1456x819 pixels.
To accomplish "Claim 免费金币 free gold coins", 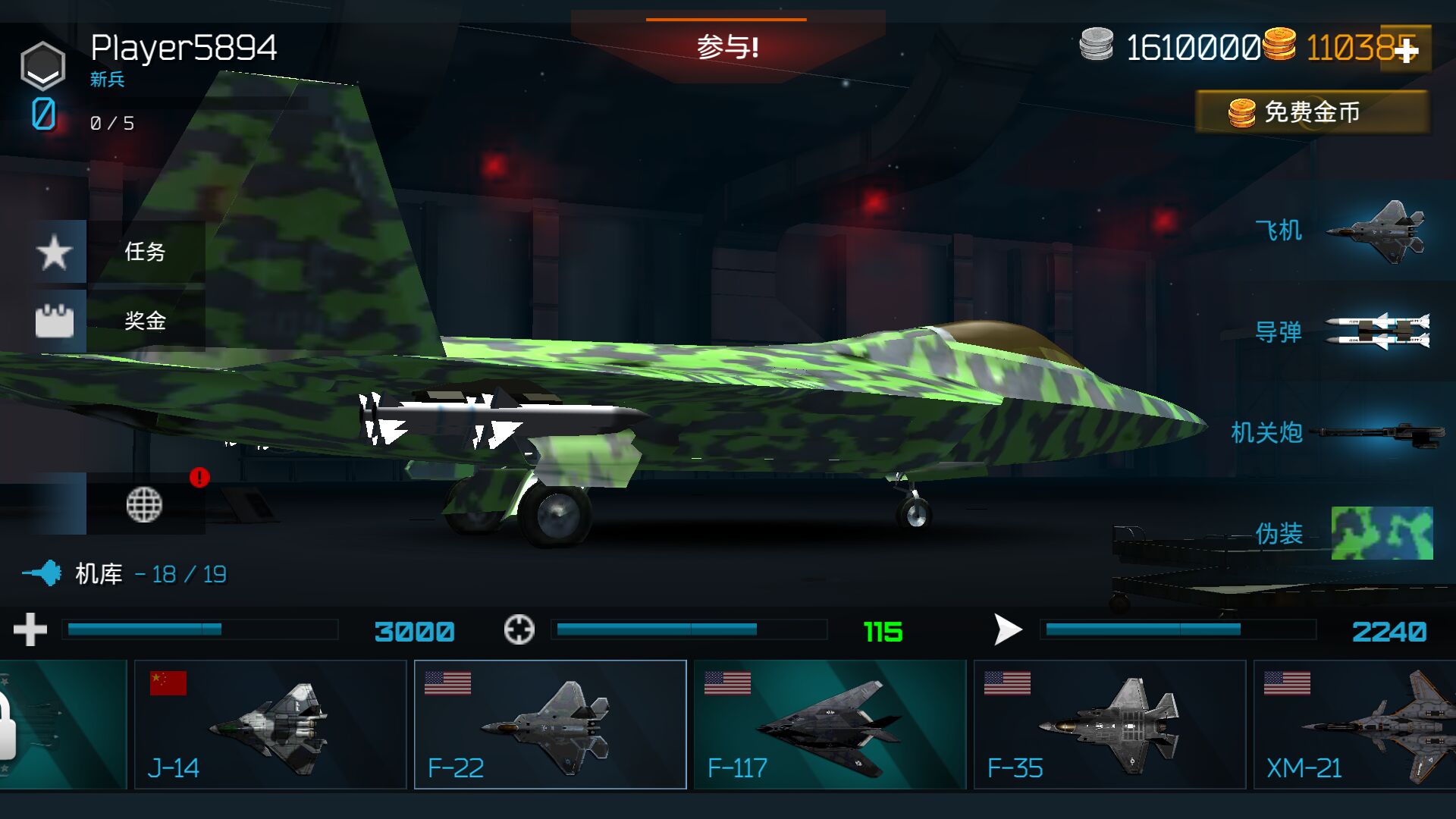I will click(x=1312, y=112).
